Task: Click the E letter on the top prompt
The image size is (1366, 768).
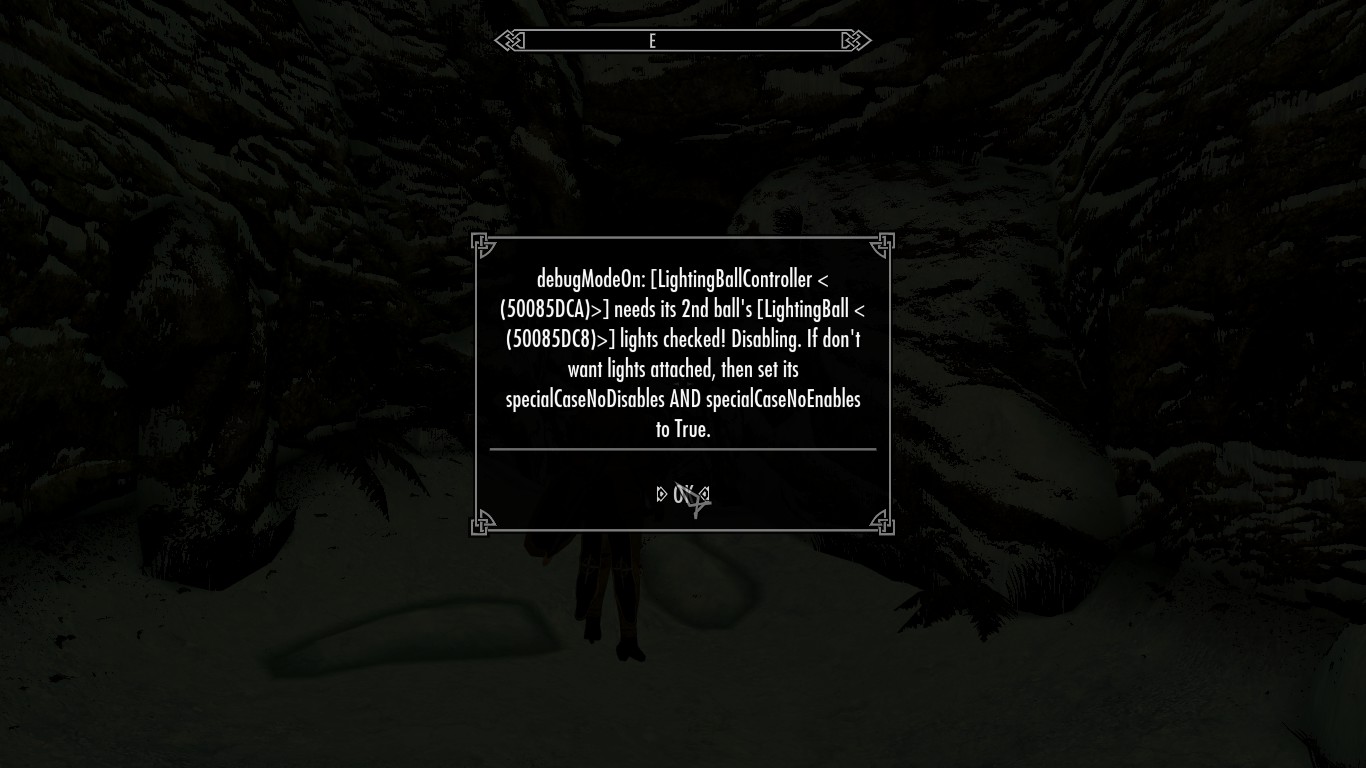Action: (x=654, y=40)
